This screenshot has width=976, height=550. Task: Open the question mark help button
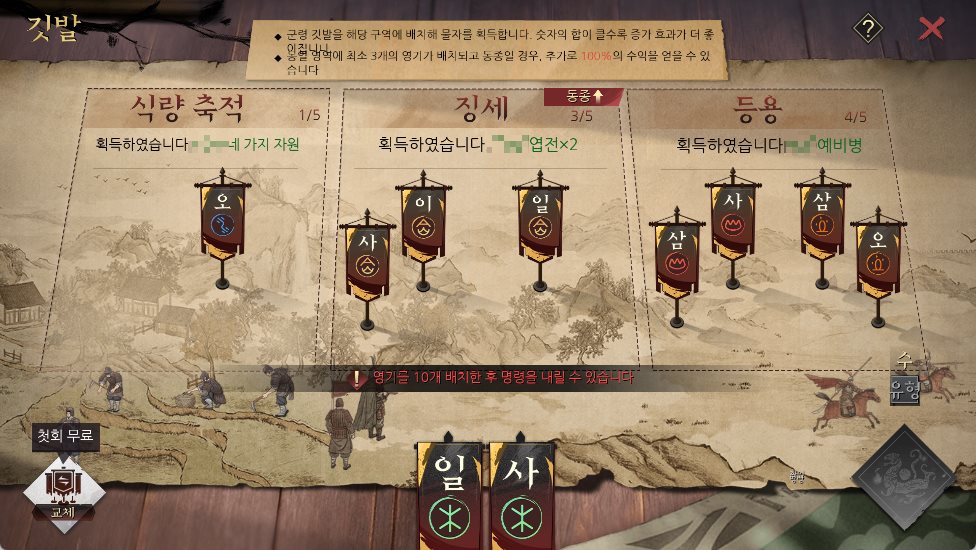click(868, 29)
